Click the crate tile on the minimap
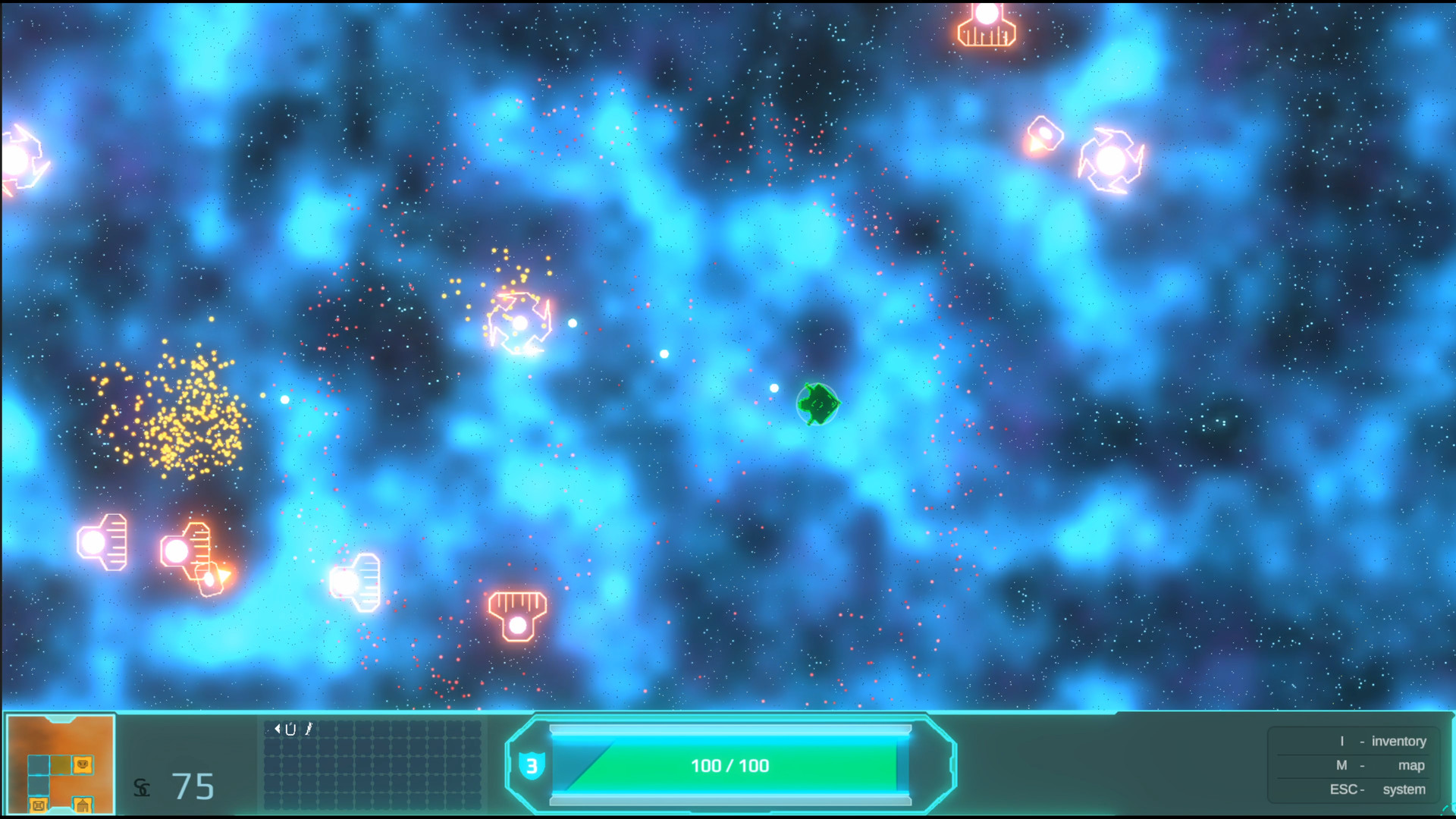This screenshot has width=1456, height=819. 39,803
